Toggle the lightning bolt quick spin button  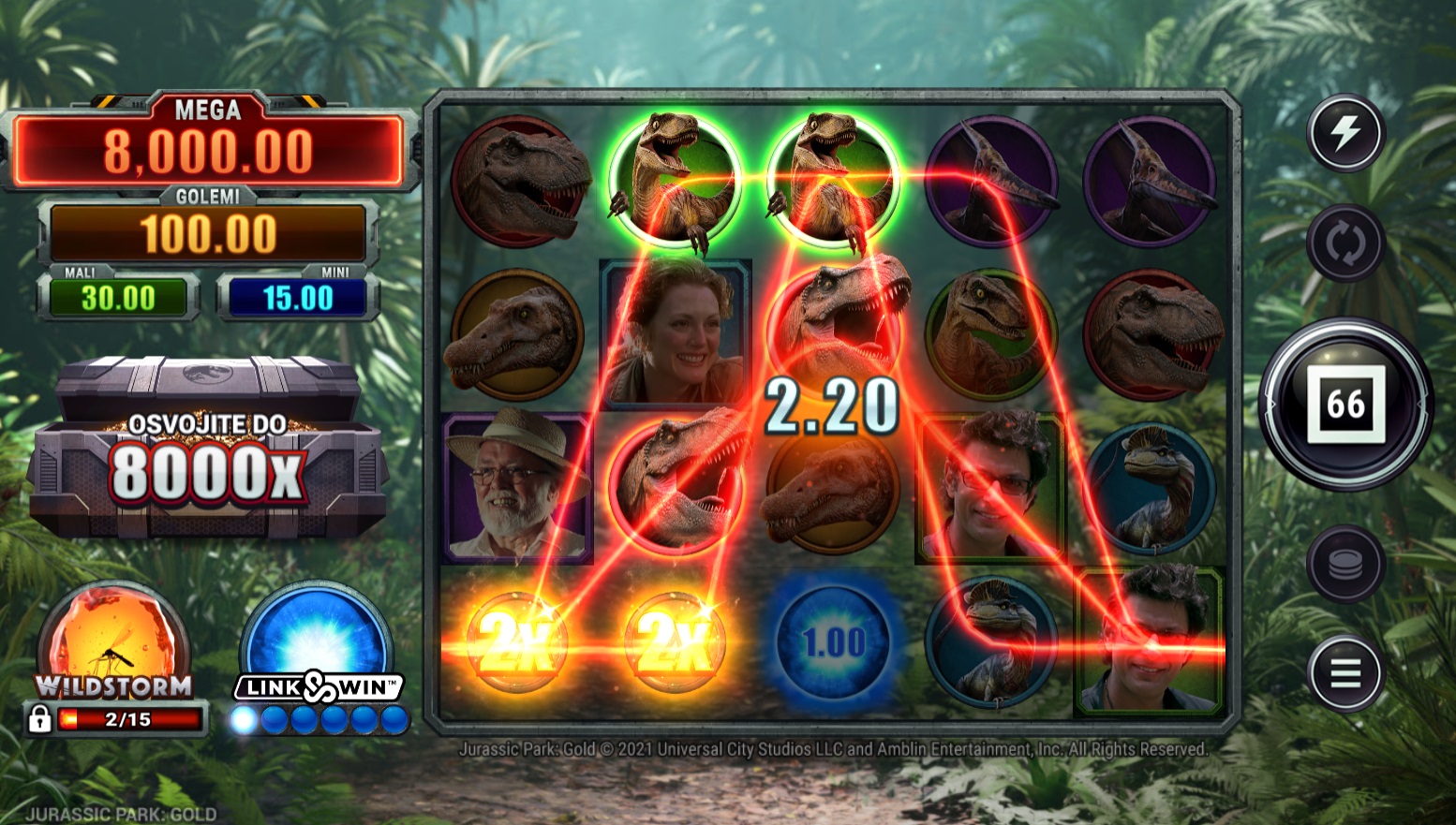point(1345,133)
